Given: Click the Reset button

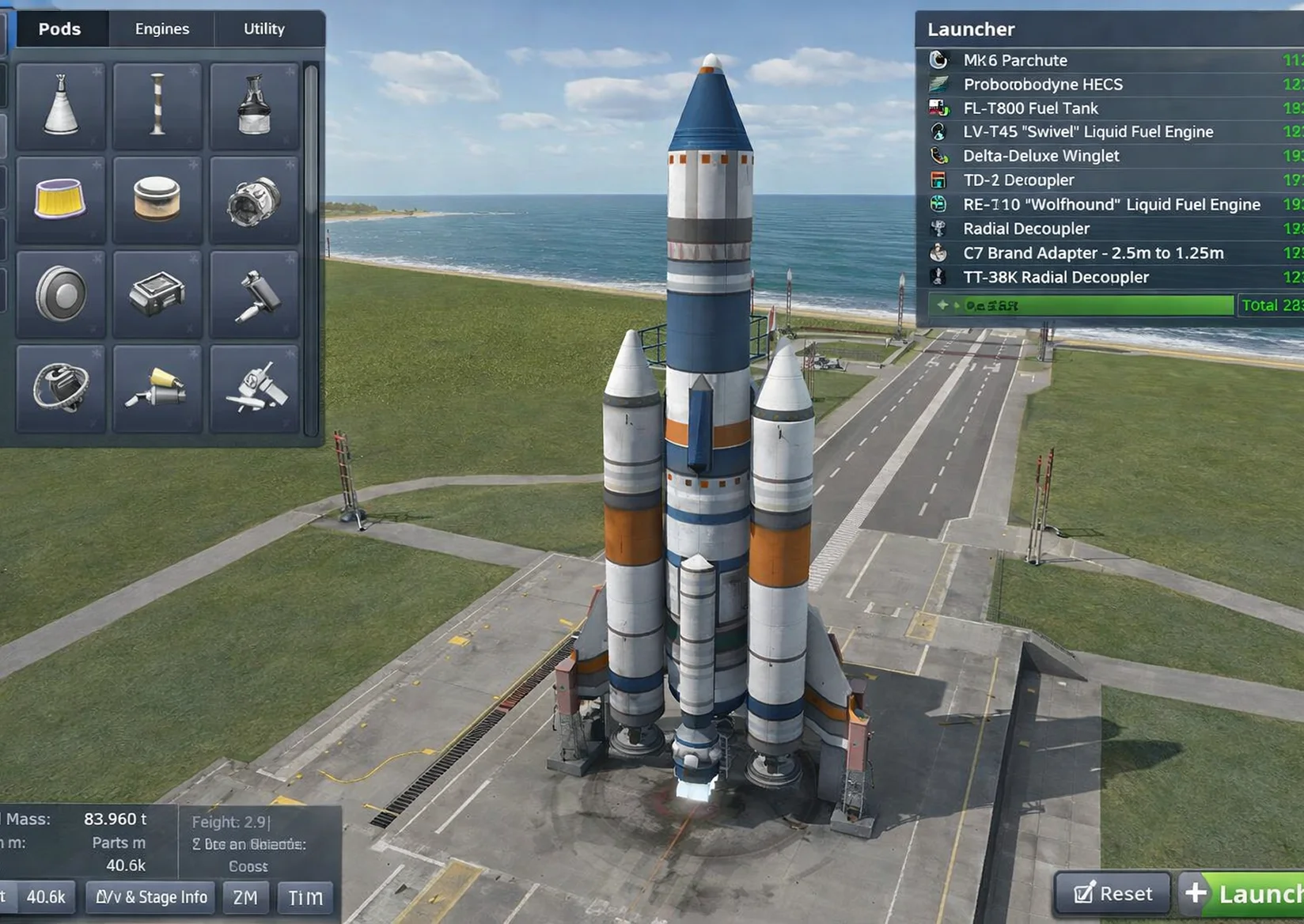Looking at the screenshot, I should point(1111,894).
